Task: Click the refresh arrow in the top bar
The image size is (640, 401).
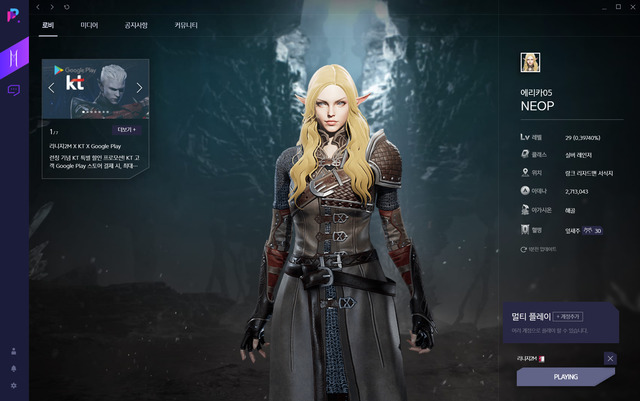Action: (66, 7)
